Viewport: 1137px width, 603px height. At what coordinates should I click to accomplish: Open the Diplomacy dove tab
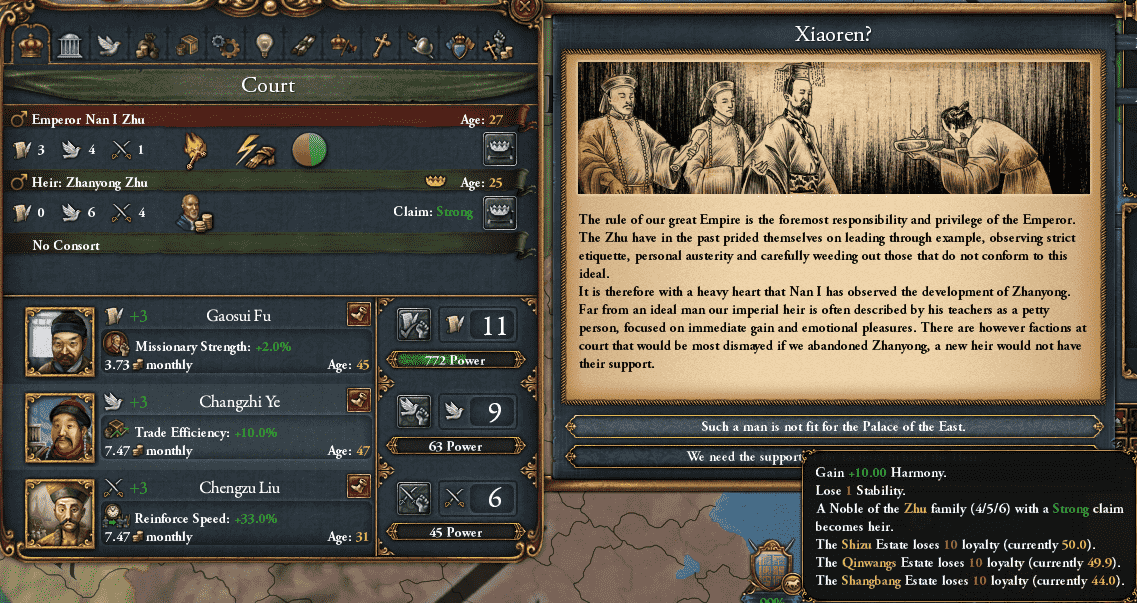click(x=108, y=45)
